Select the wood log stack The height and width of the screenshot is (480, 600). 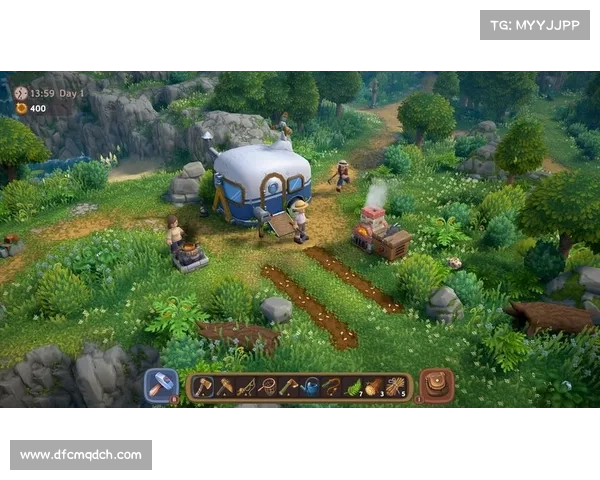coord(374,387)
